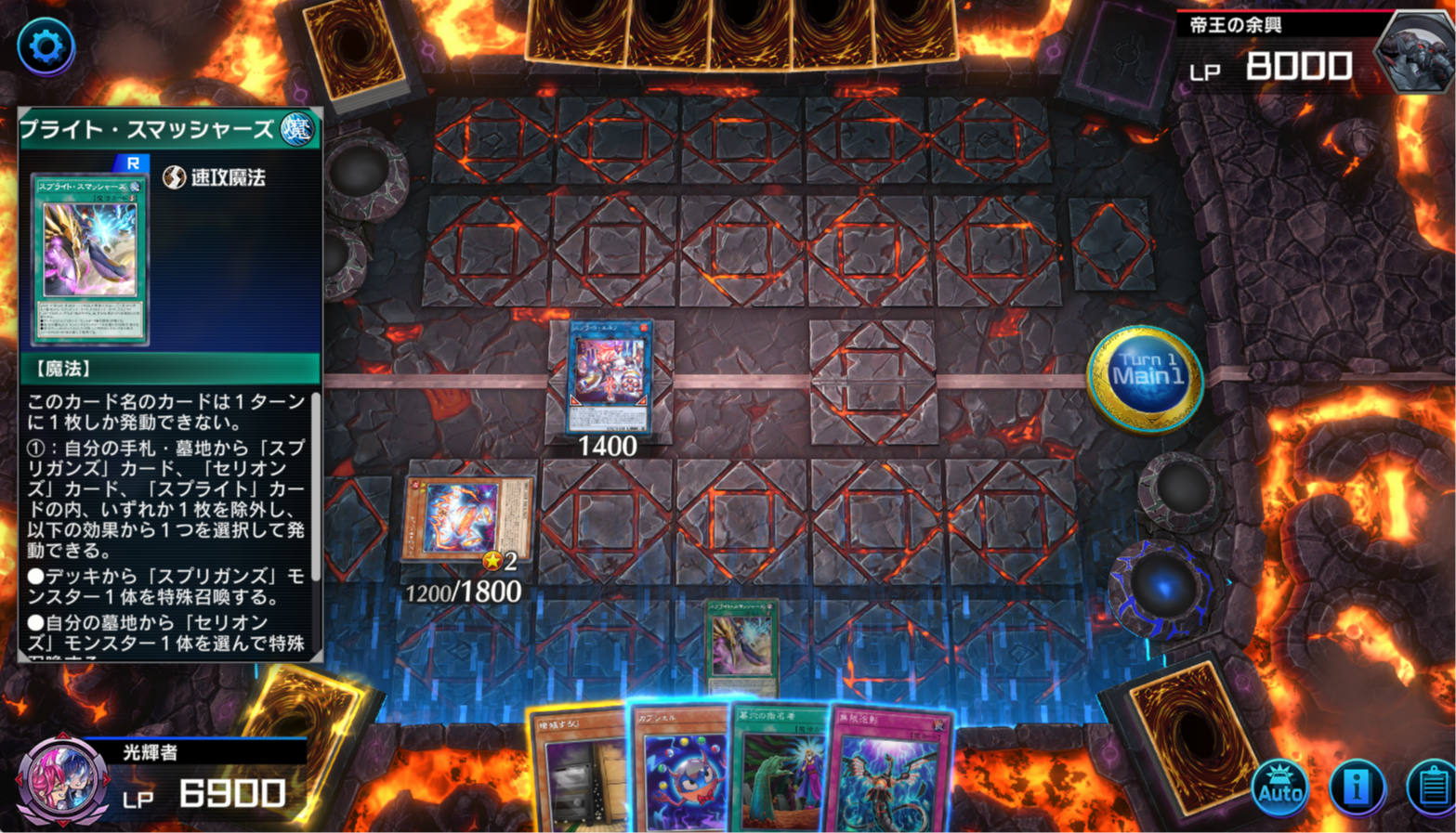
Task: Select the set Spright Smashers spell on field
Action: pos(741,645)
